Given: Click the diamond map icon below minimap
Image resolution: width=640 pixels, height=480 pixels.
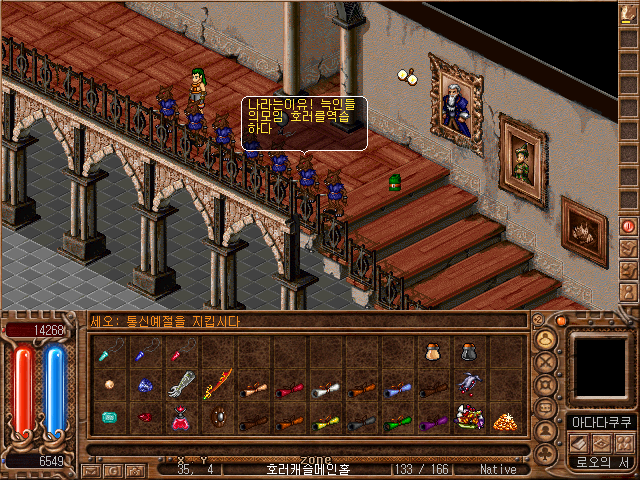Looking at the screenshot, I should (602, 442).
